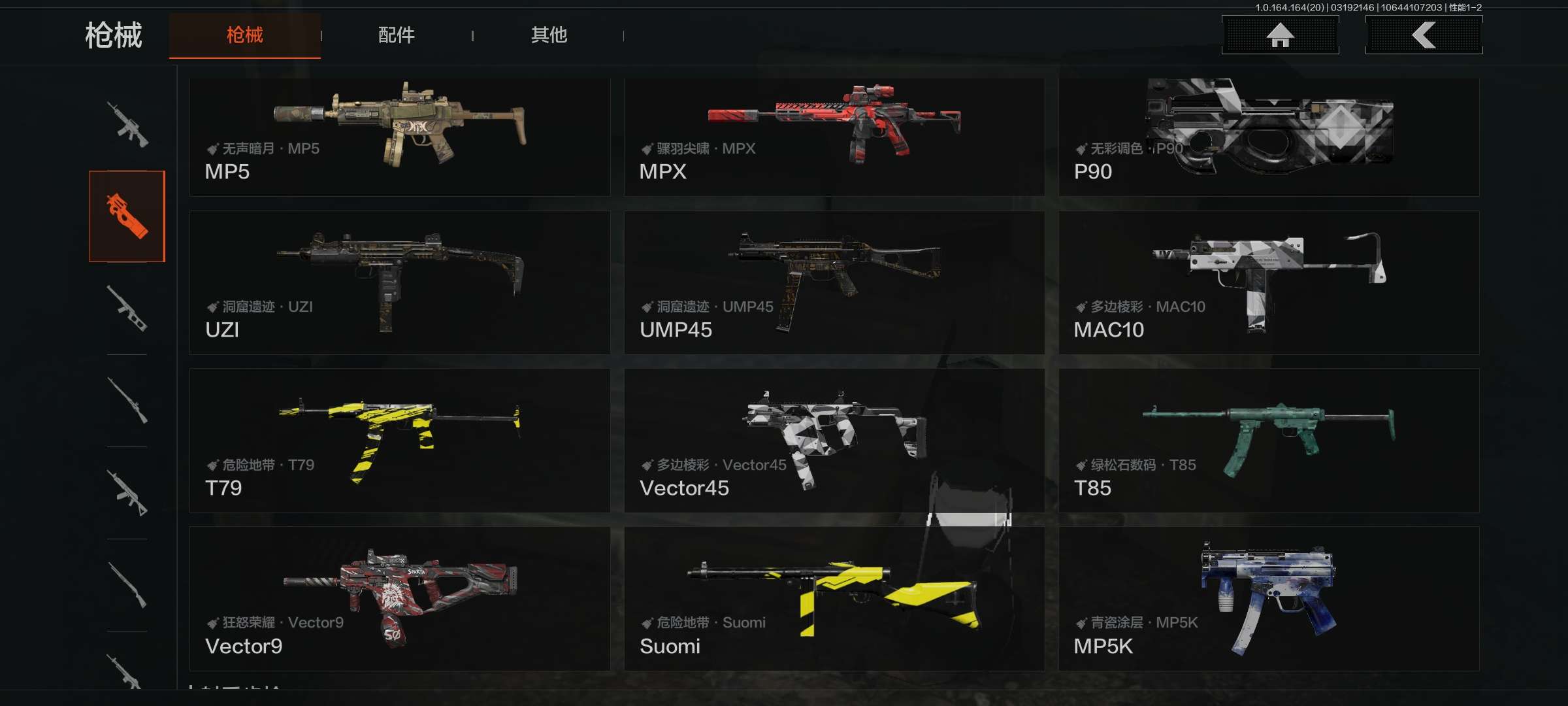The image size is (1568, 706).
Task: Select the red MPX weapon card
Action: [x=834, y=137]
